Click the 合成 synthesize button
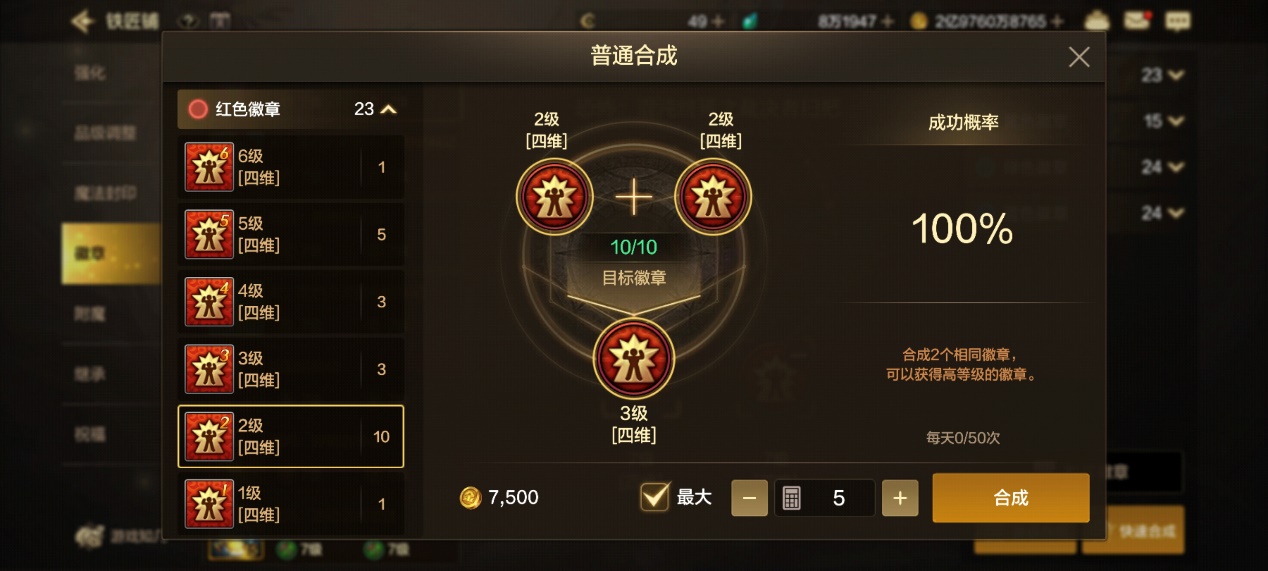The width and height of the screenshot is (1268, 571). coord(1010,498)
